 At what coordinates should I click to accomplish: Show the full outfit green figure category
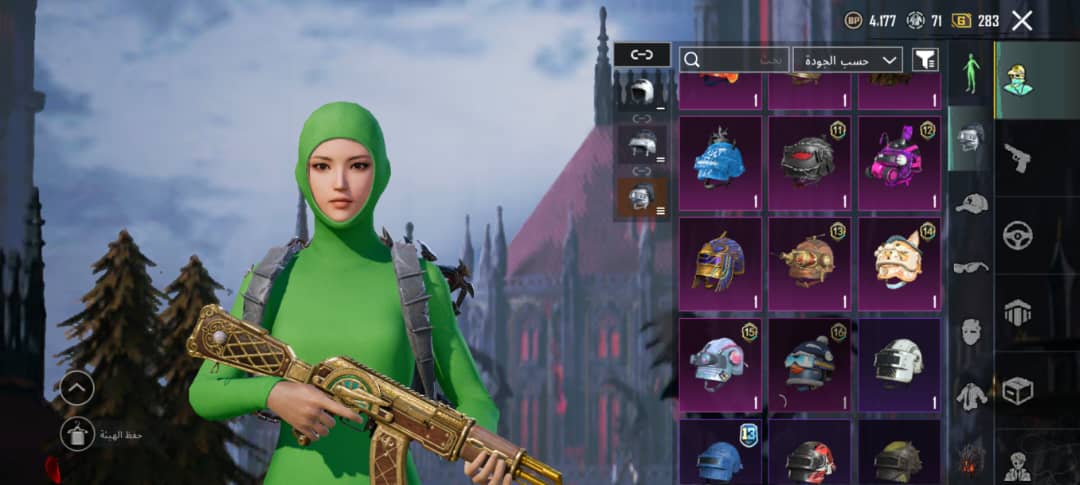click(970, 73)
